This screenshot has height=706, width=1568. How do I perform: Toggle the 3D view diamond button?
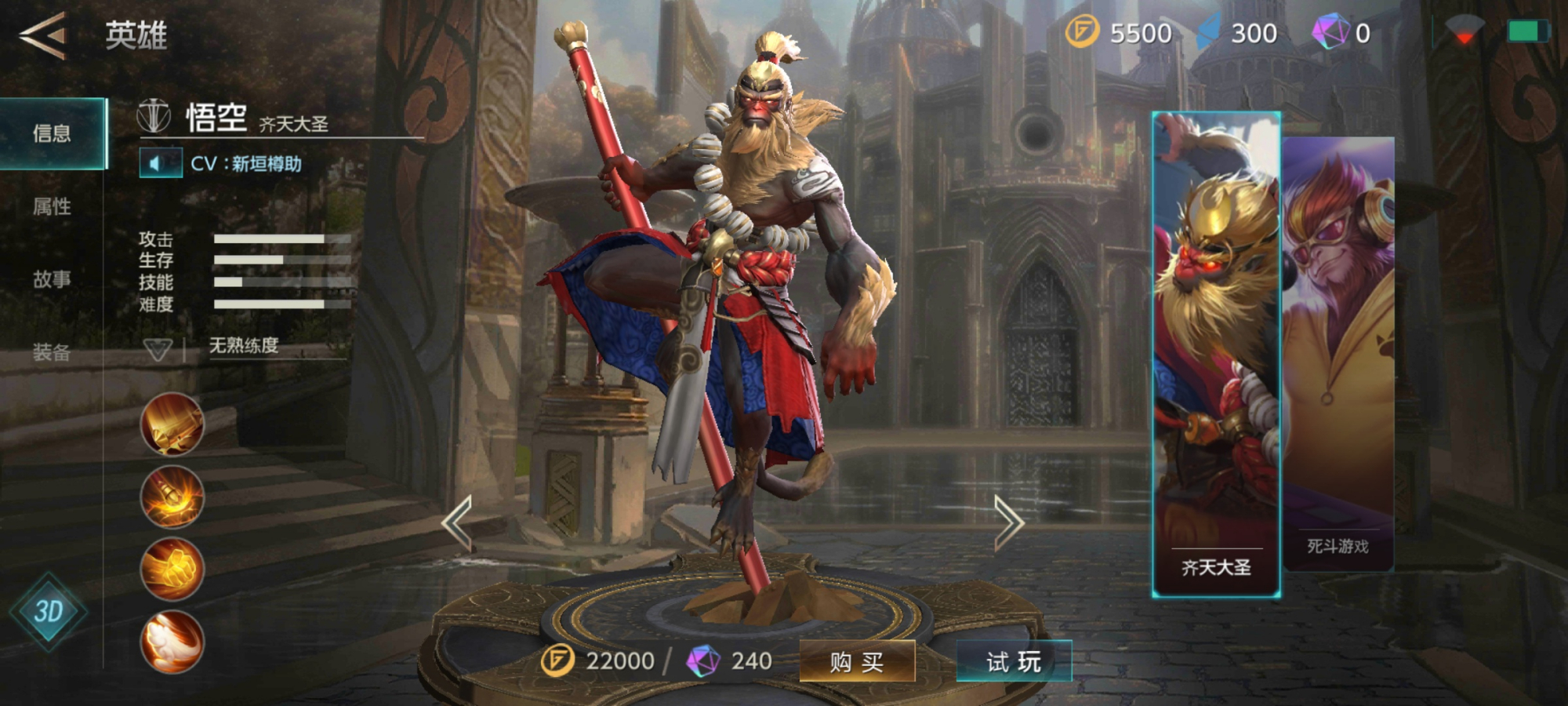click(x=48, y=612)
